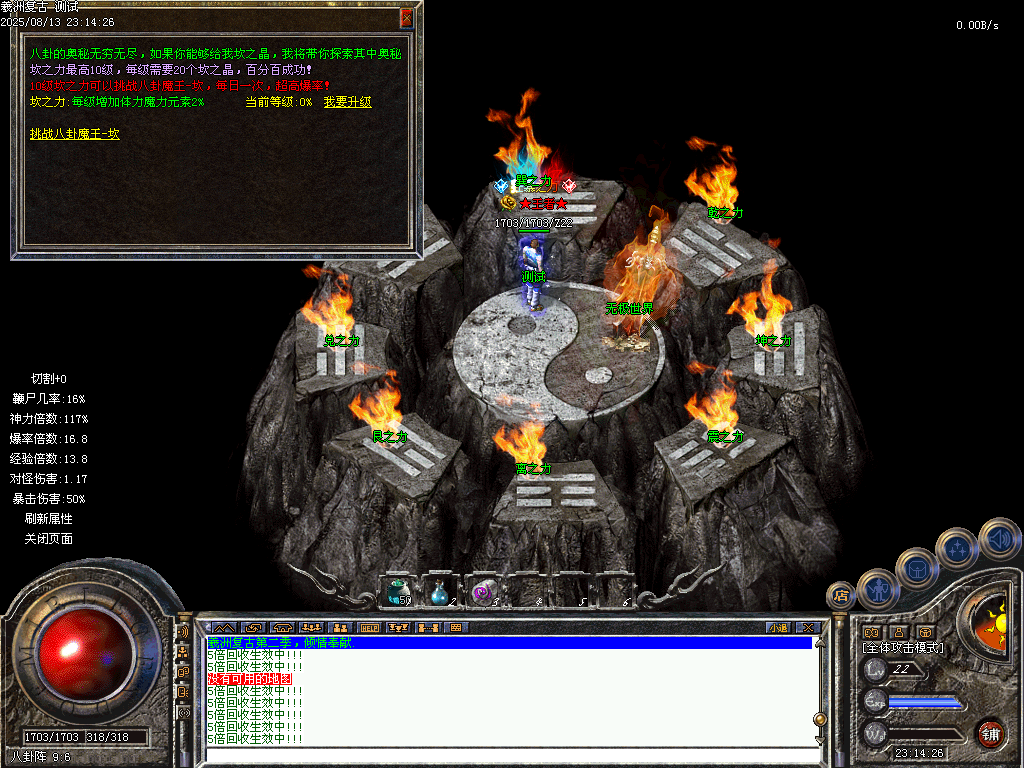
Task: Open the small gold 店 shop button
Action: [840, 596]
